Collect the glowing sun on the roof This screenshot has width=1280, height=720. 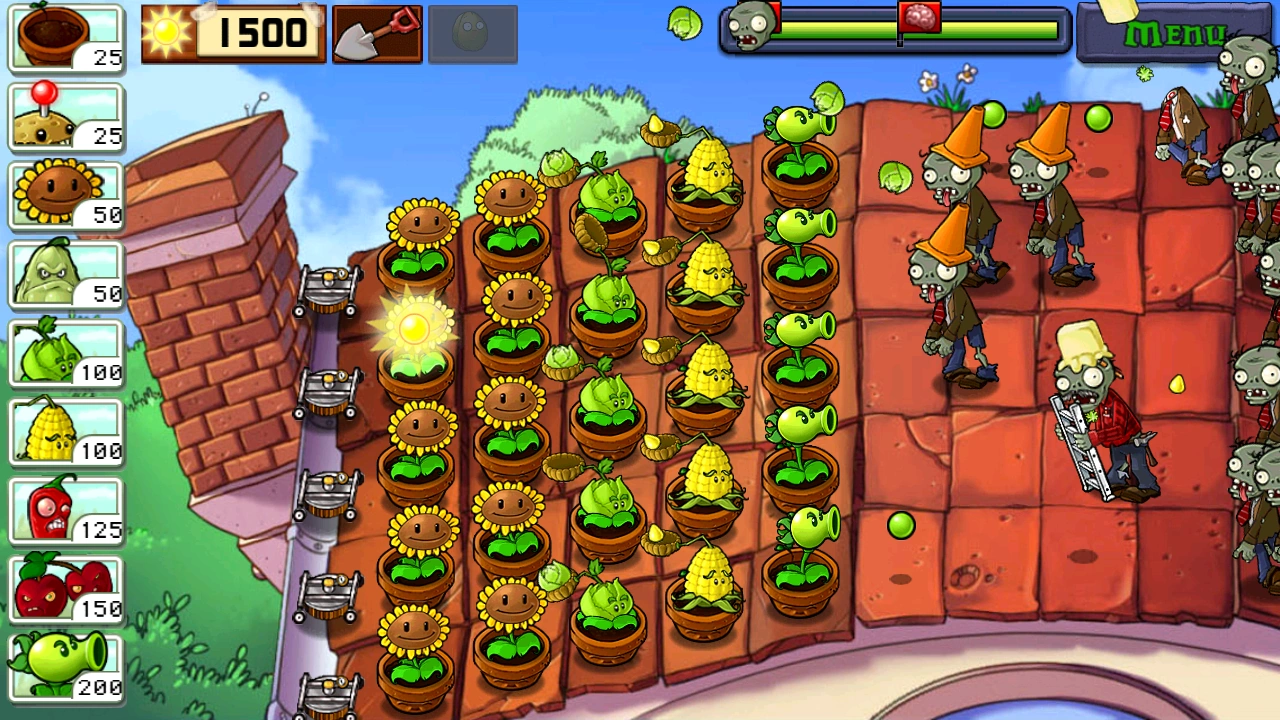(413, 327)
